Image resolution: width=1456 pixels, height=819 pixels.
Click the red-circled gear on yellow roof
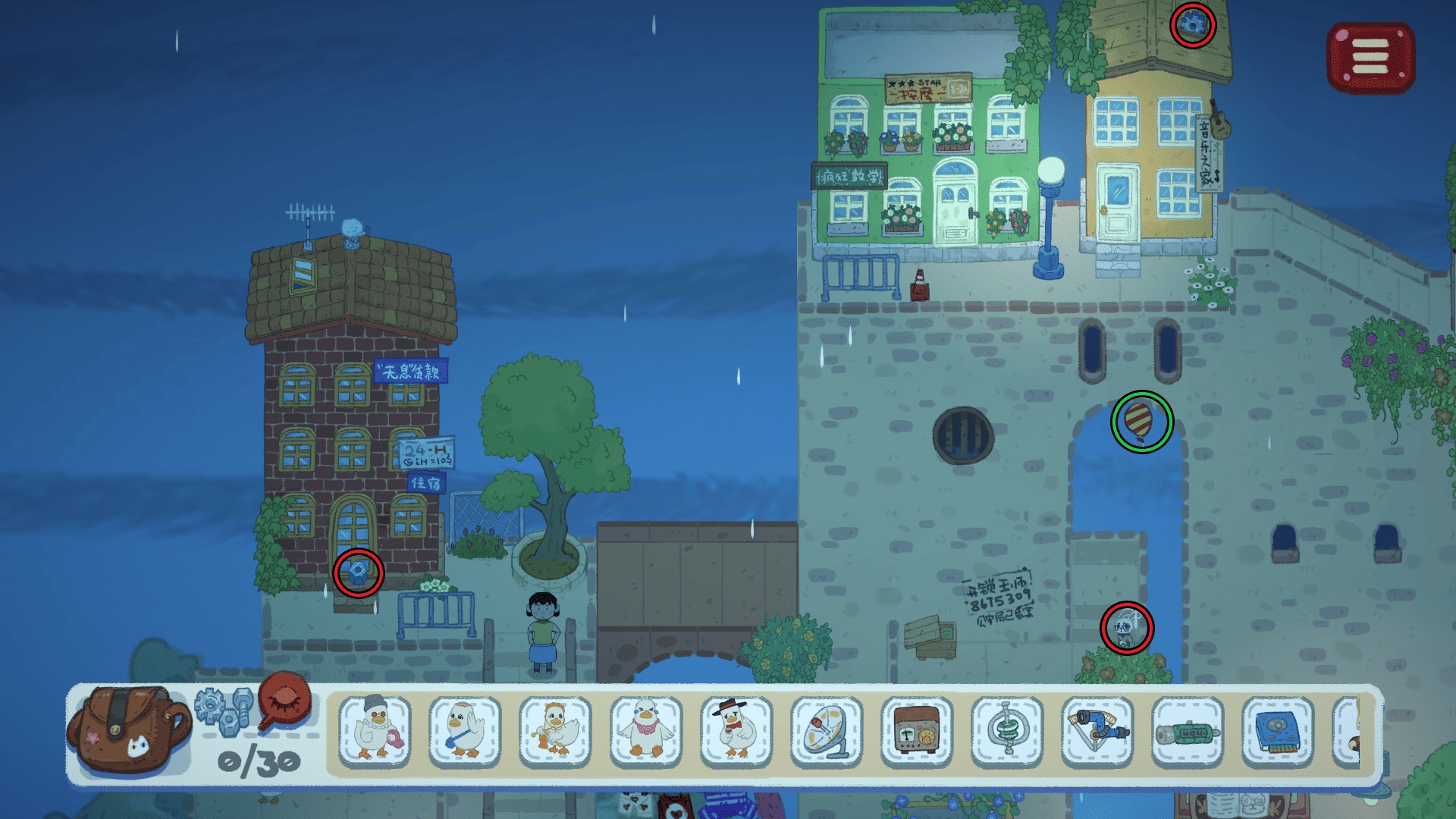[x=1193, y=25]
